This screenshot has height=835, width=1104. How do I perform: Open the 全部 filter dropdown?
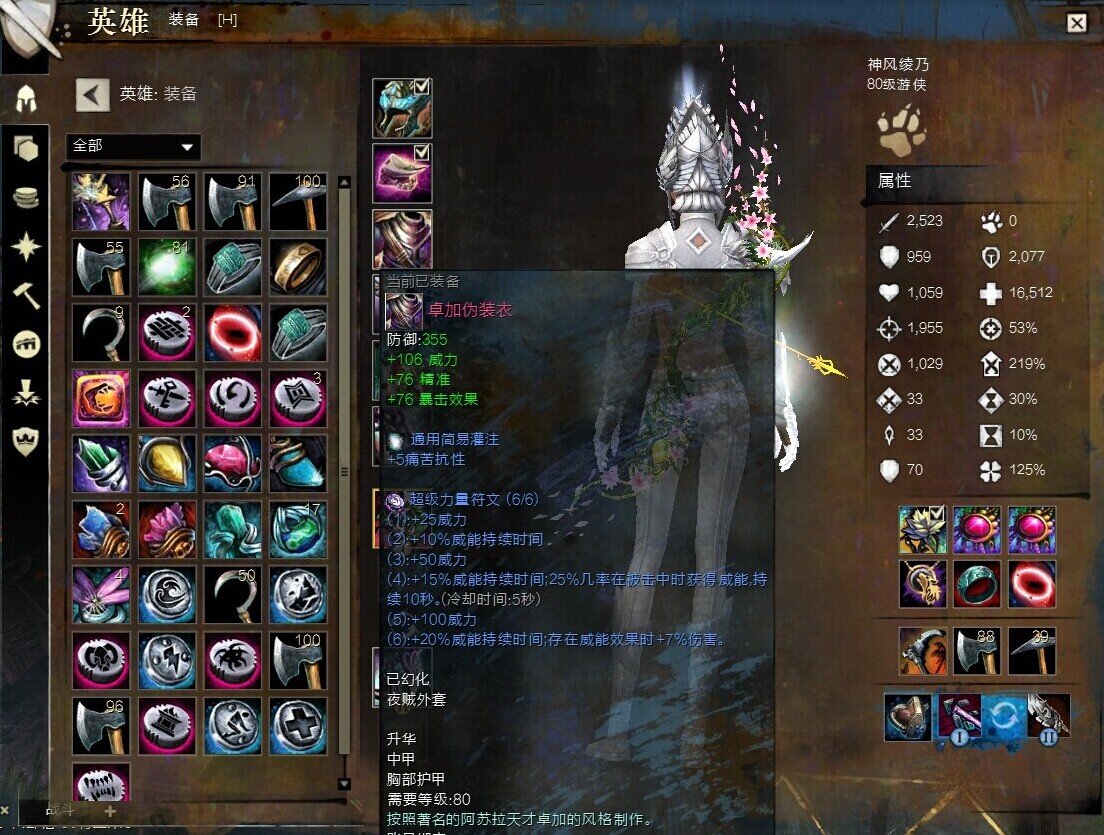[133, 146]
